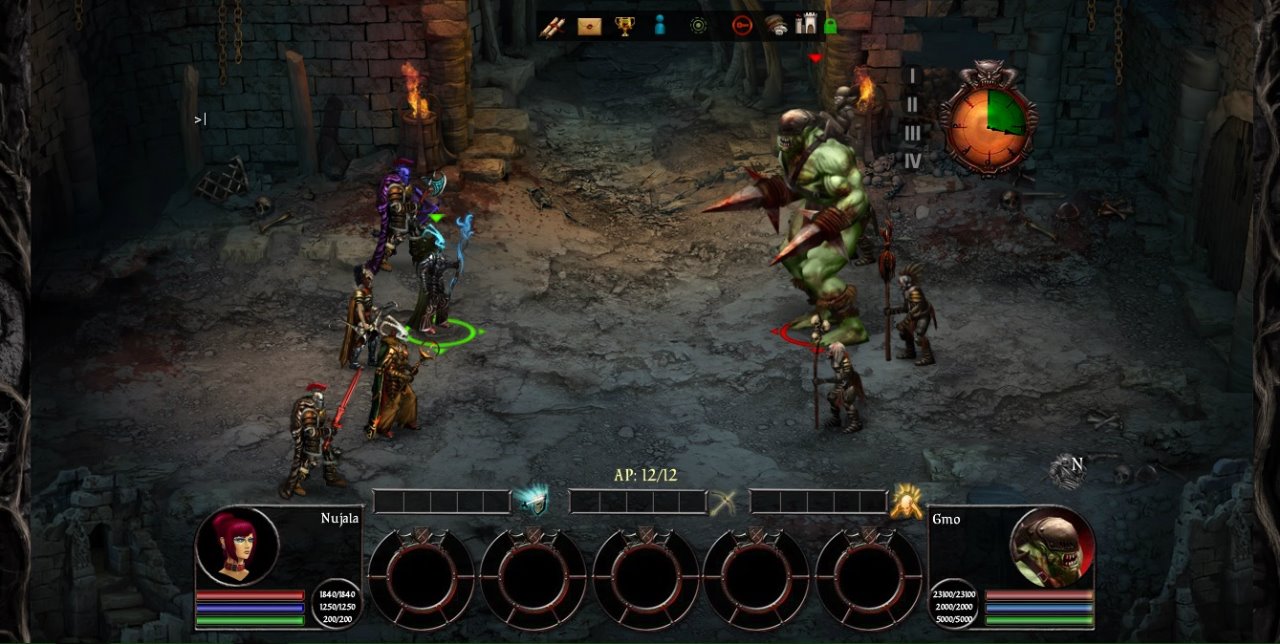Click the demon-framed turn timer dial
Image resolution: width=1280 pixels, height=644 pixels.
coord(987,118)
